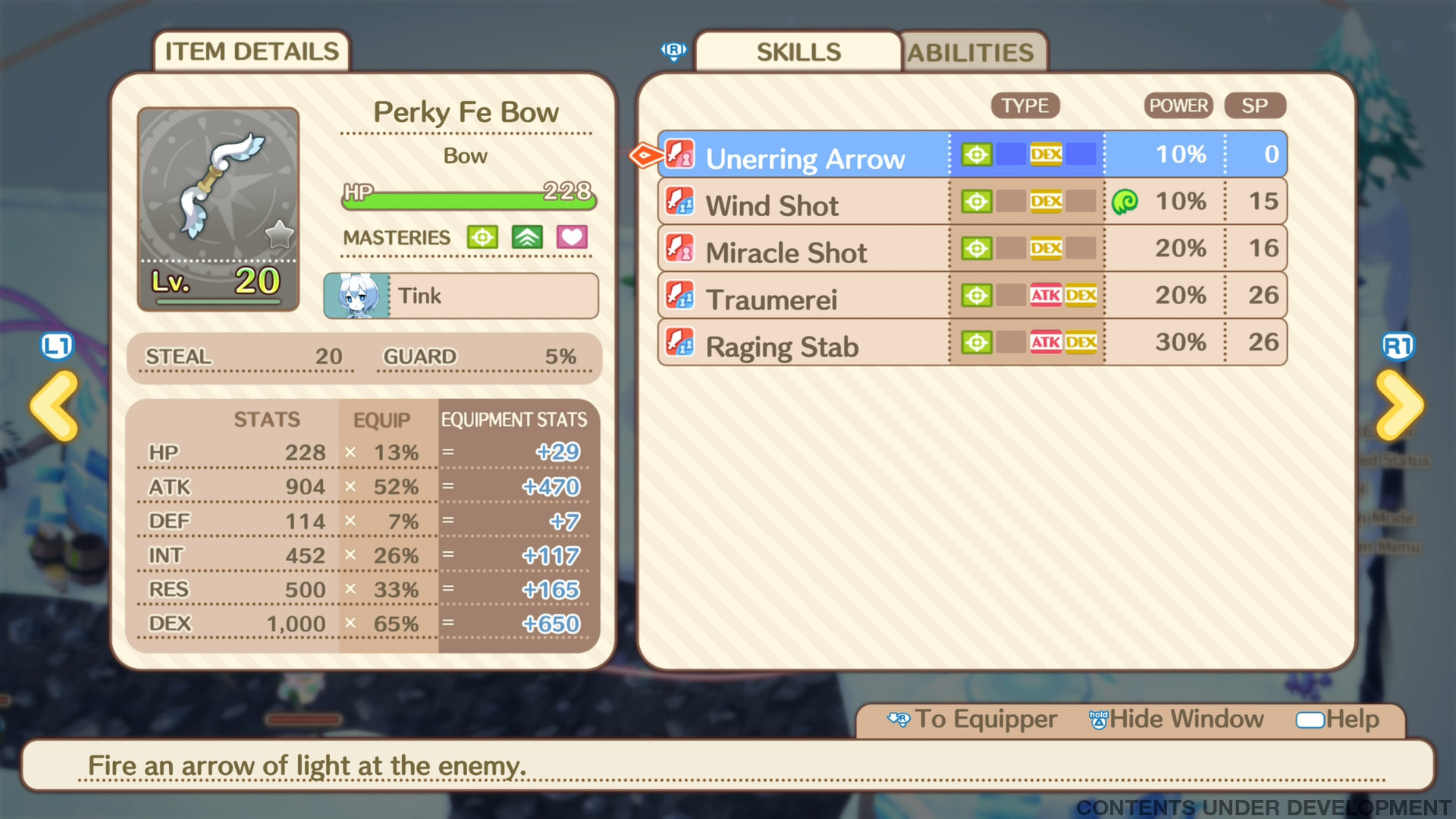Go back using the left yellow arrow
This screenshot has height=819, width=1456.
pyautogui.click(x=55, y=404)
